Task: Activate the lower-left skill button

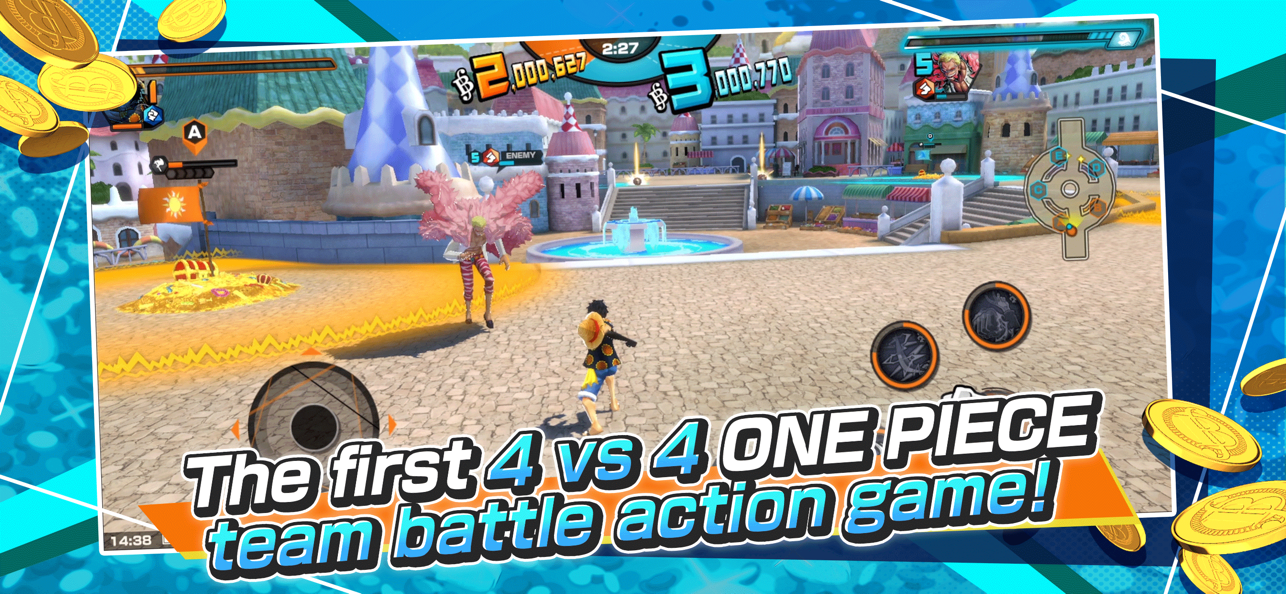Action: click(904, 355)
